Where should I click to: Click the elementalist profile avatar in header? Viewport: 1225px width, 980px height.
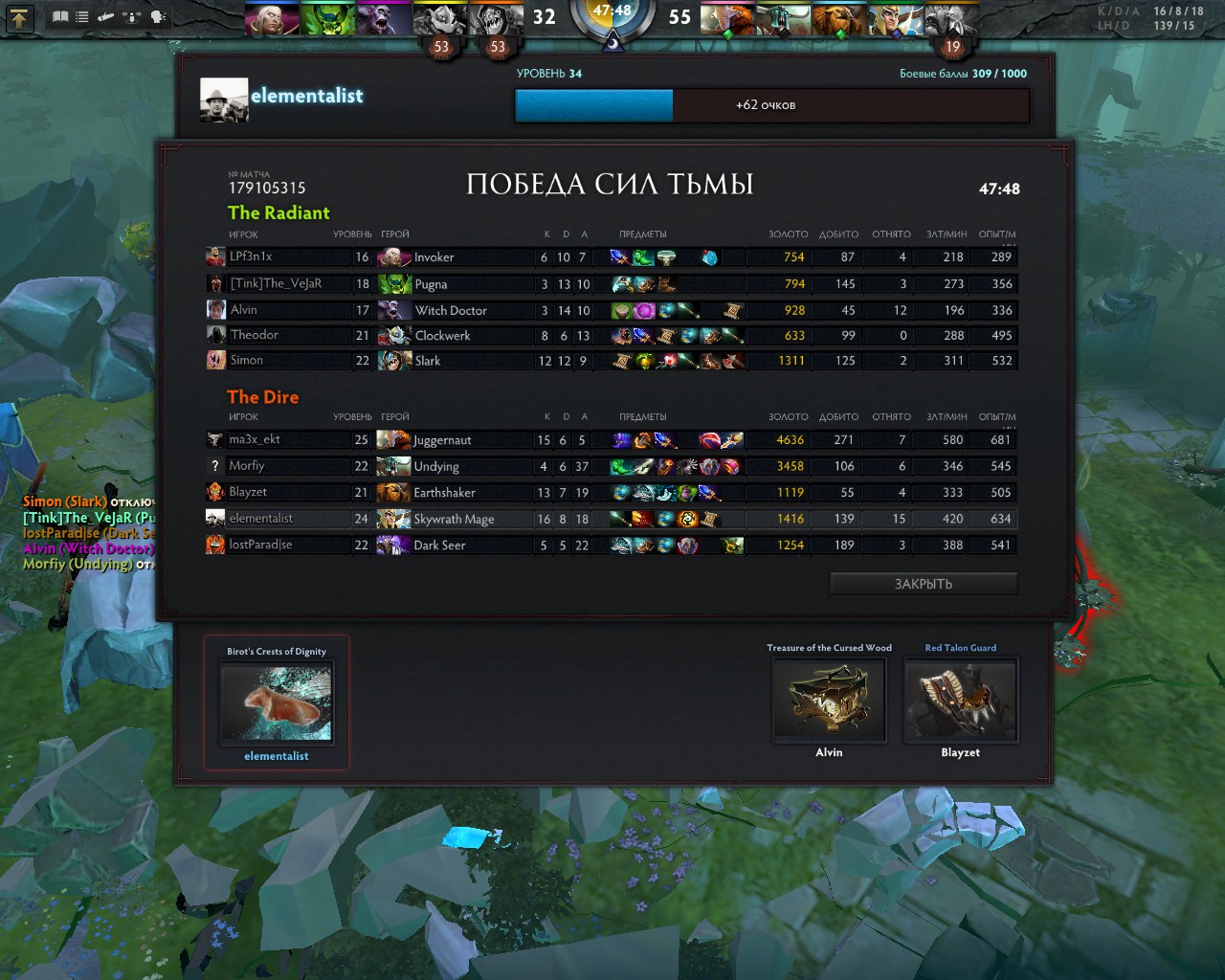coord(224,100)
